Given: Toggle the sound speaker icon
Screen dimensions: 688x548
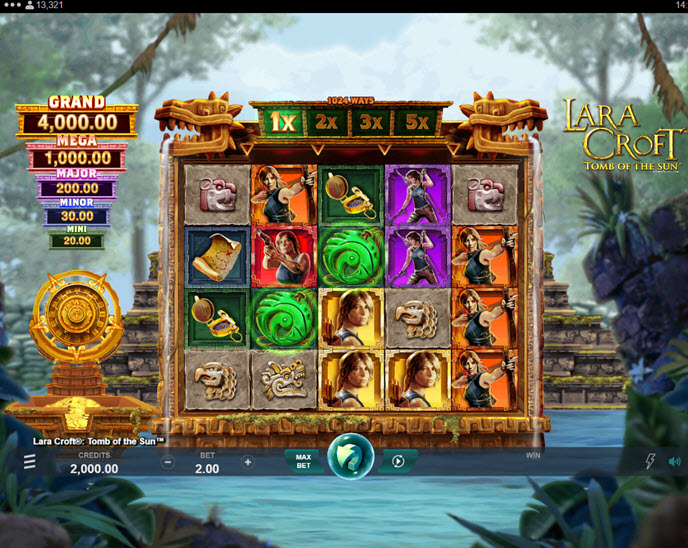Looking at the screenshot, I should point(675,462).
